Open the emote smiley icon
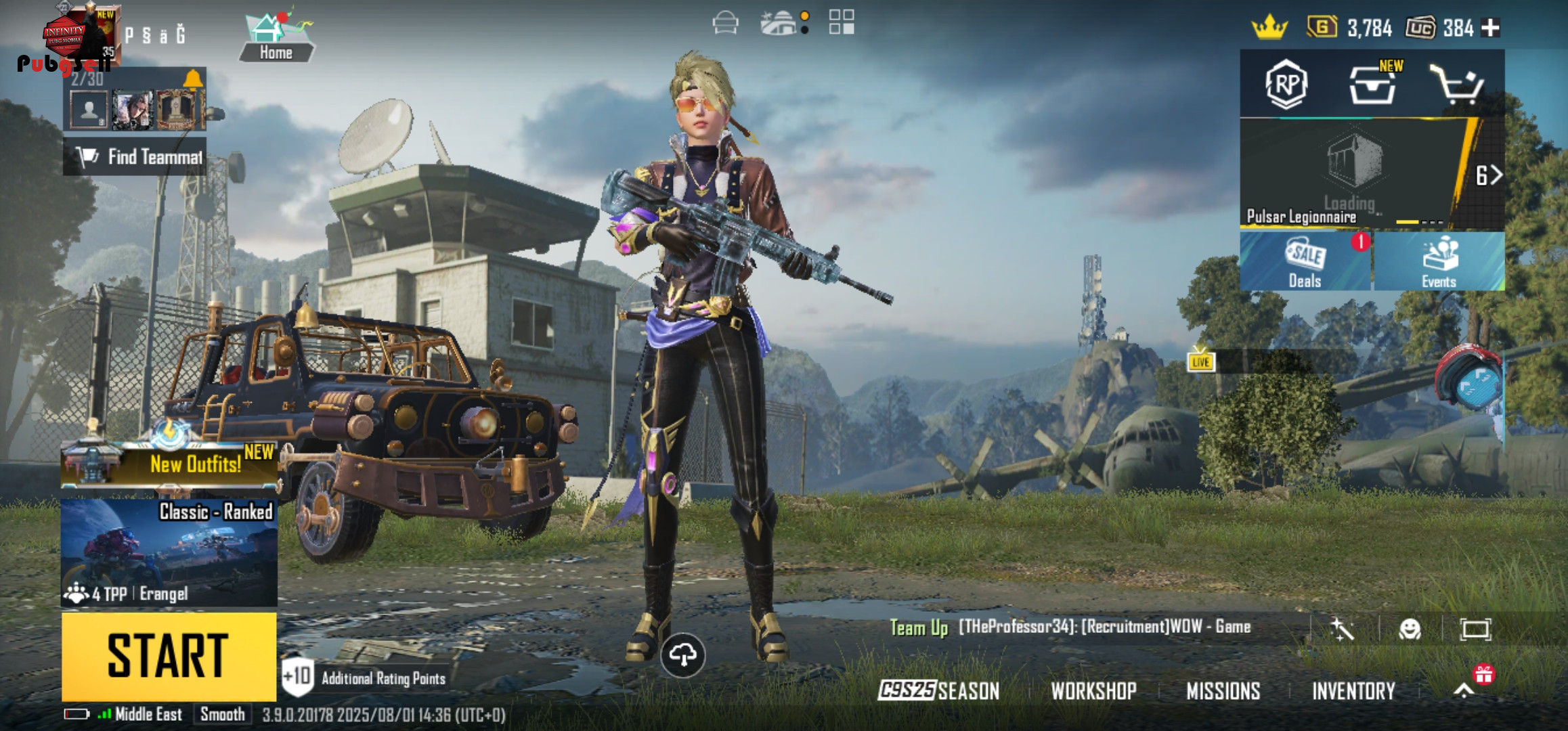This screenshot has height=731, width=1568. 1410,629
